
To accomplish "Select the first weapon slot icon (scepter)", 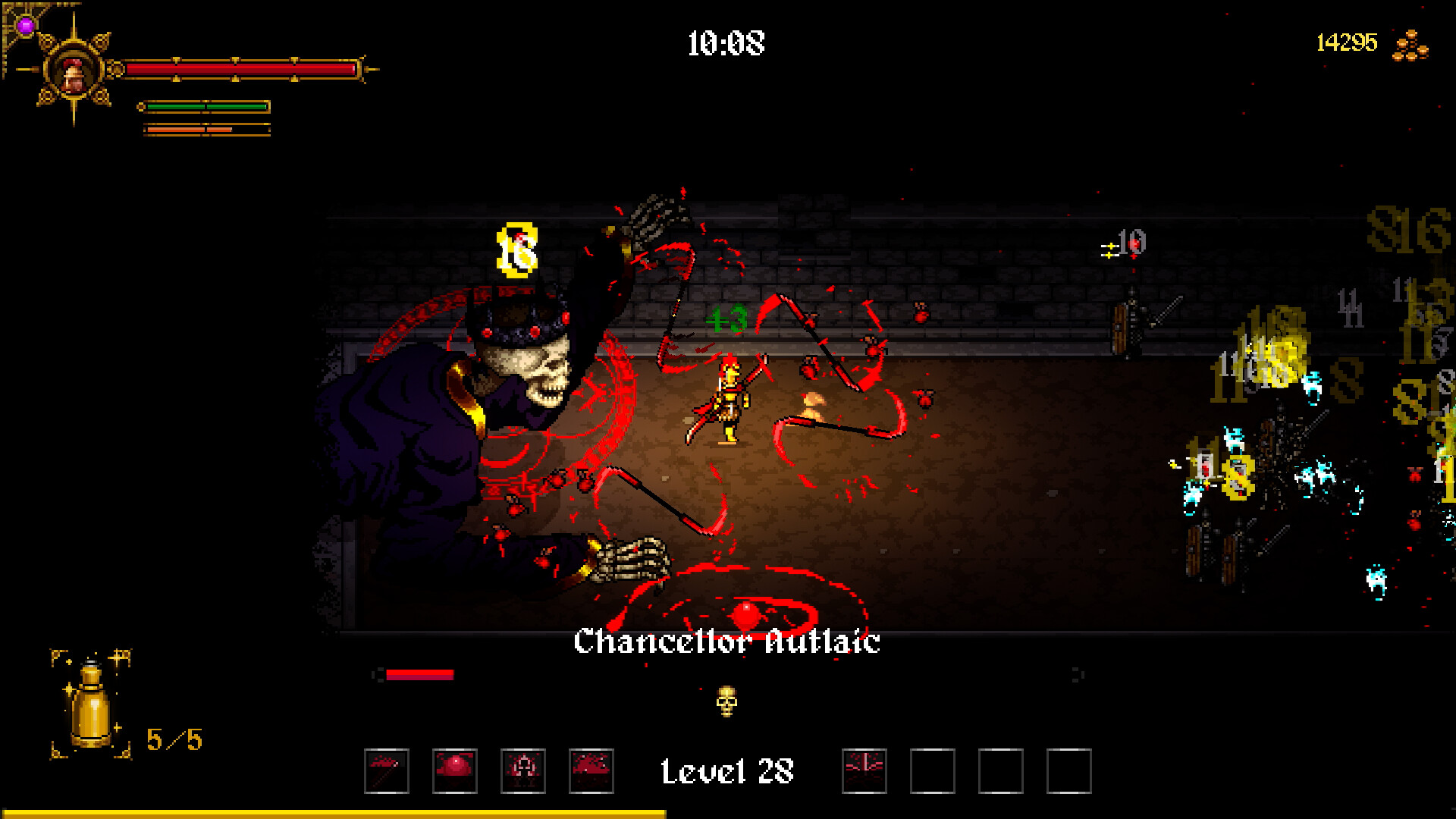I will coord(386,770).
